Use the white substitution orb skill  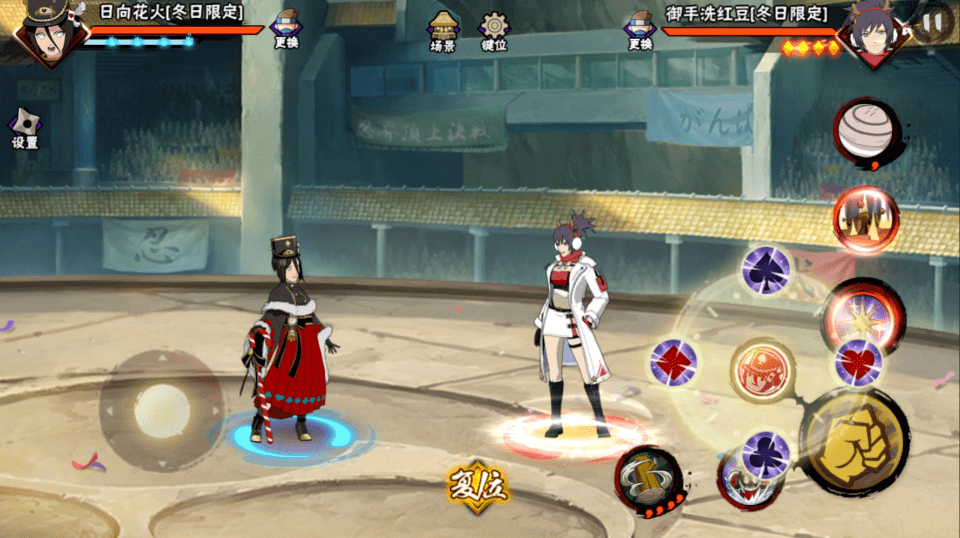(866, 132)
